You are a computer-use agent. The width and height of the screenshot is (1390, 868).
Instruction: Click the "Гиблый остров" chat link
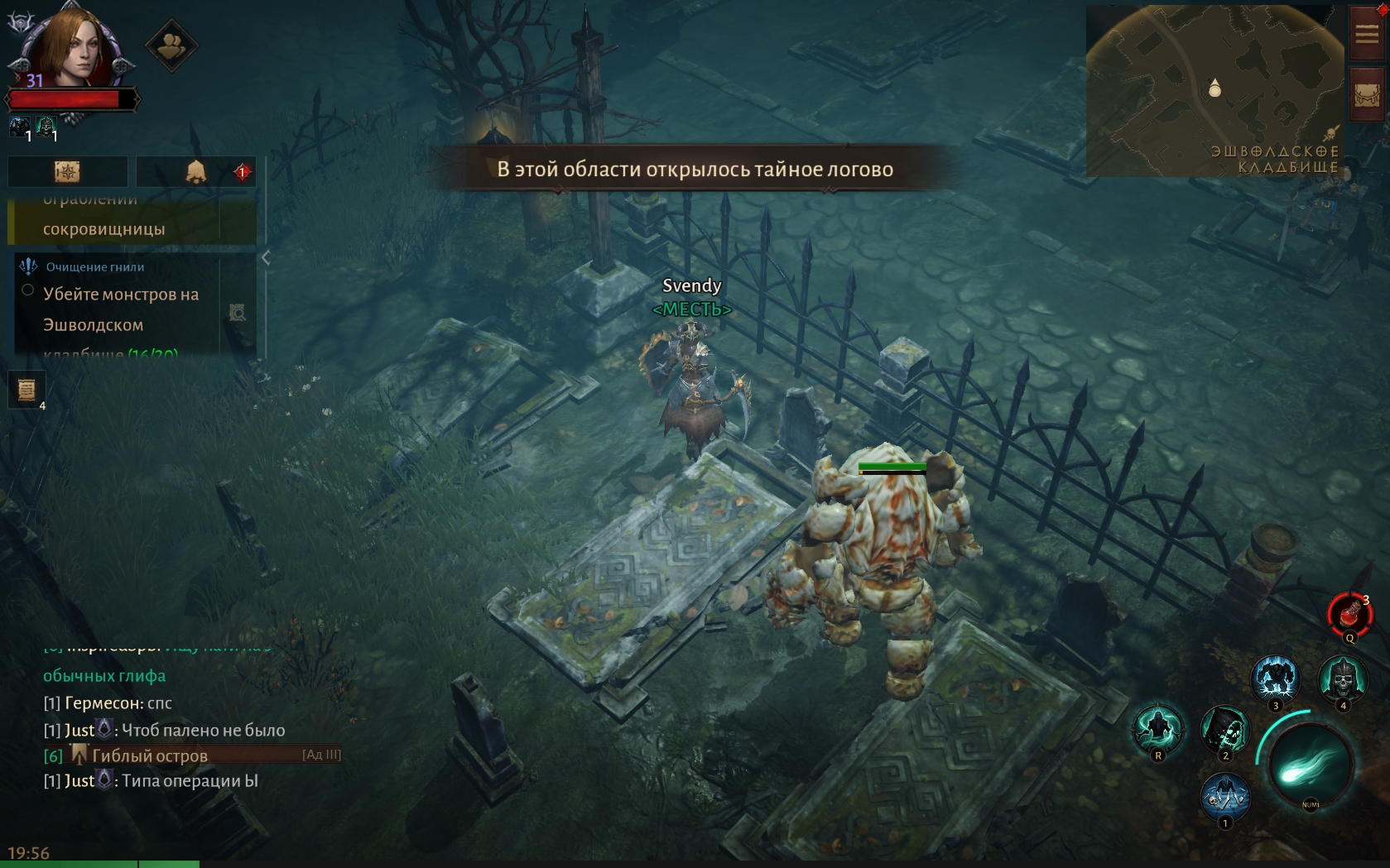150,755
